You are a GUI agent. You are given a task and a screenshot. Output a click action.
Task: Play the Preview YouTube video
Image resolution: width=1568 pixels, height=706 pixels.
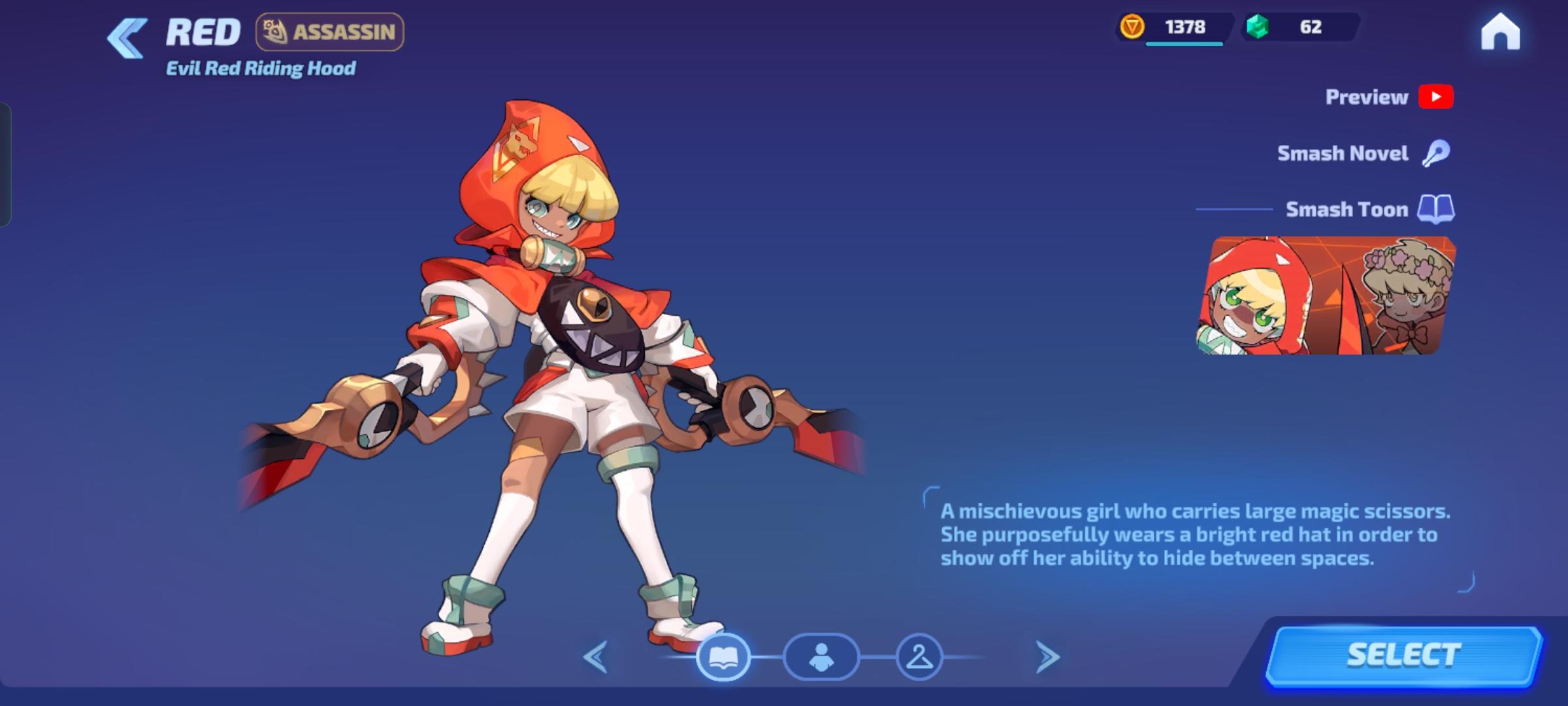tap(1435, 96)
